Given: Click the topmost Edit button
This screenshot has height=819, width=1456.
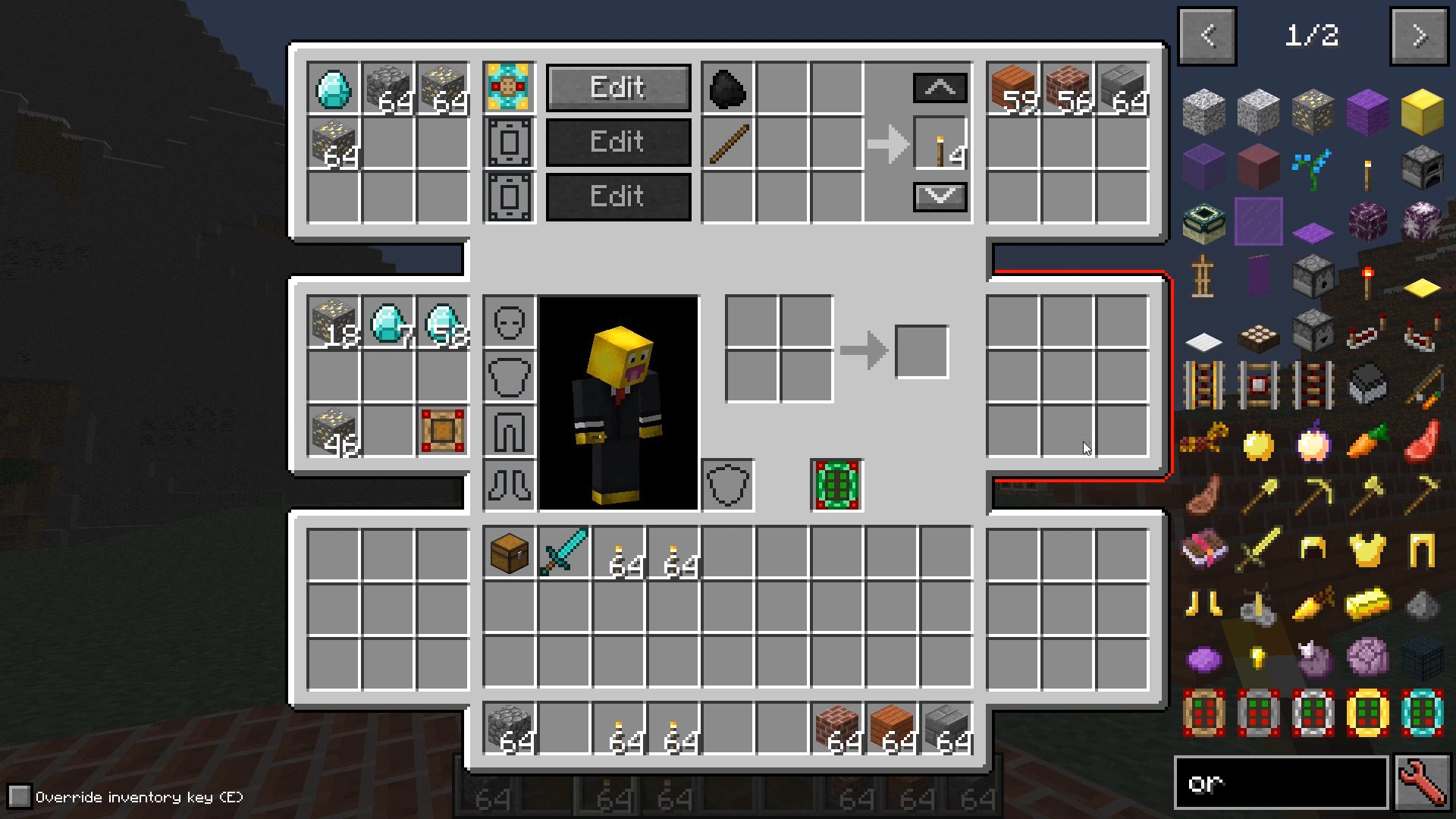Looking at the screenshot, I should [x=618, y=86].
